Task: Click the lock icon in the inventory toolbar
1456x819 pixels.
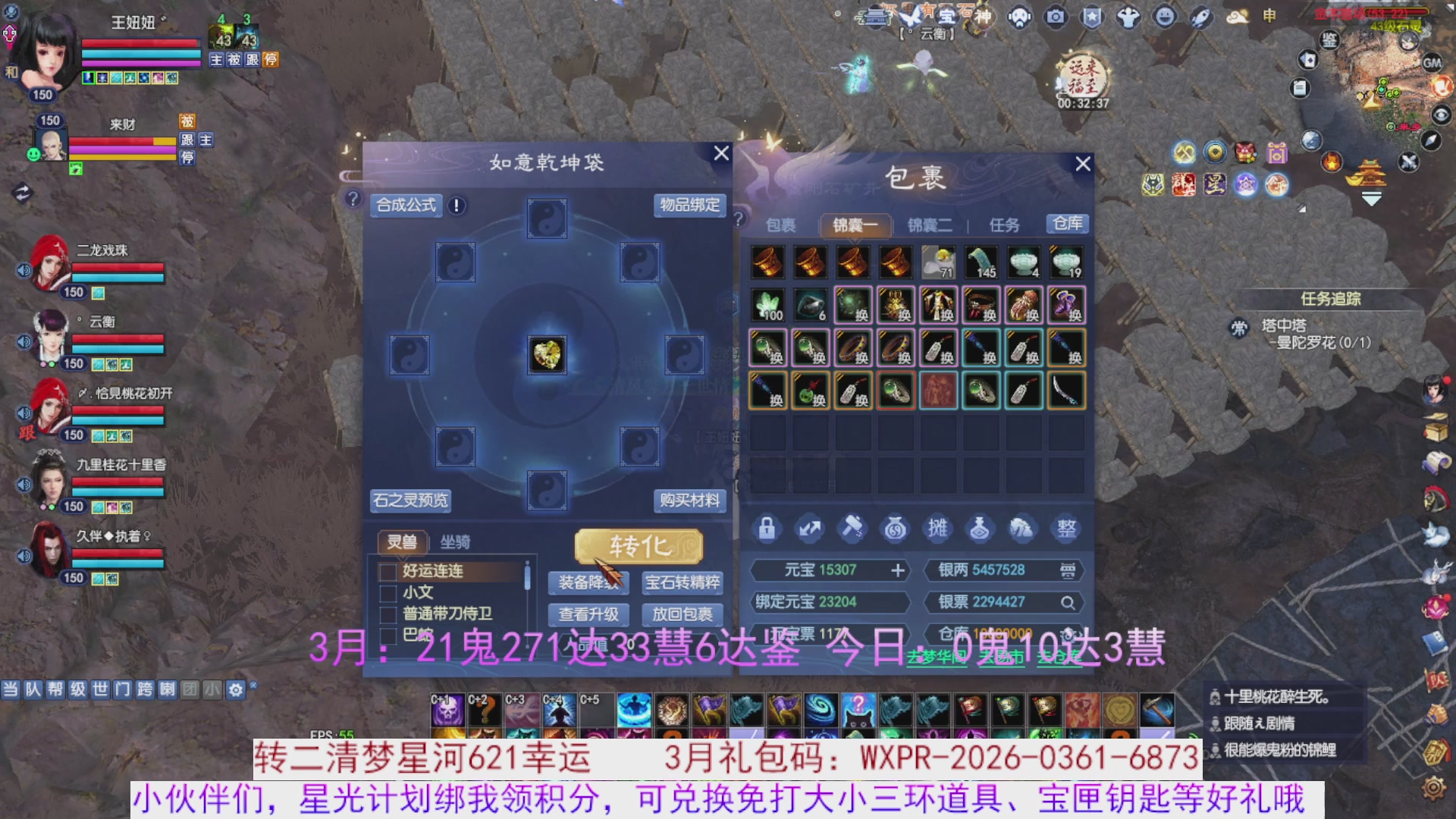Action: tap(767, 529)
